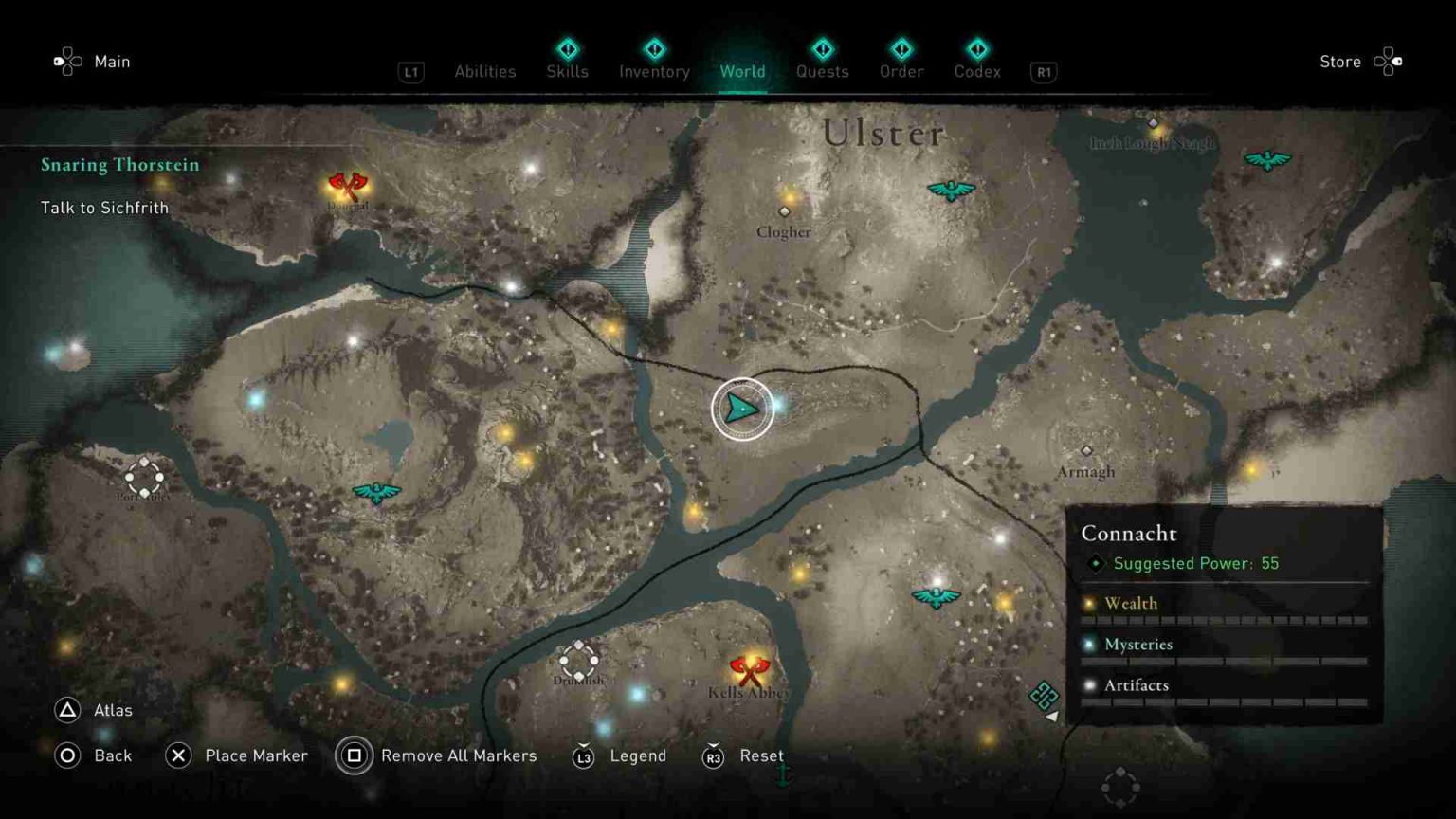Click the Wealth progress bar
The image size is (1456, 819).
point(1223,619)
